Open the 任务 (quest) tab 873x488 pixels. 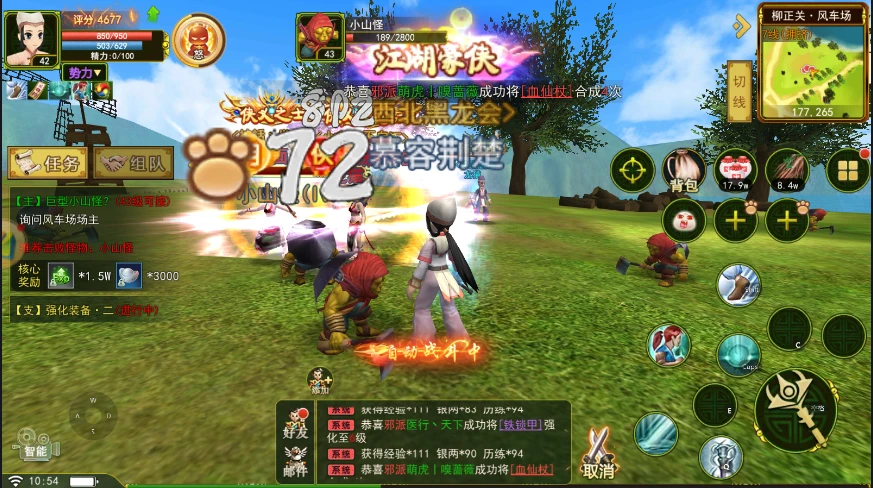pos(47,163)
